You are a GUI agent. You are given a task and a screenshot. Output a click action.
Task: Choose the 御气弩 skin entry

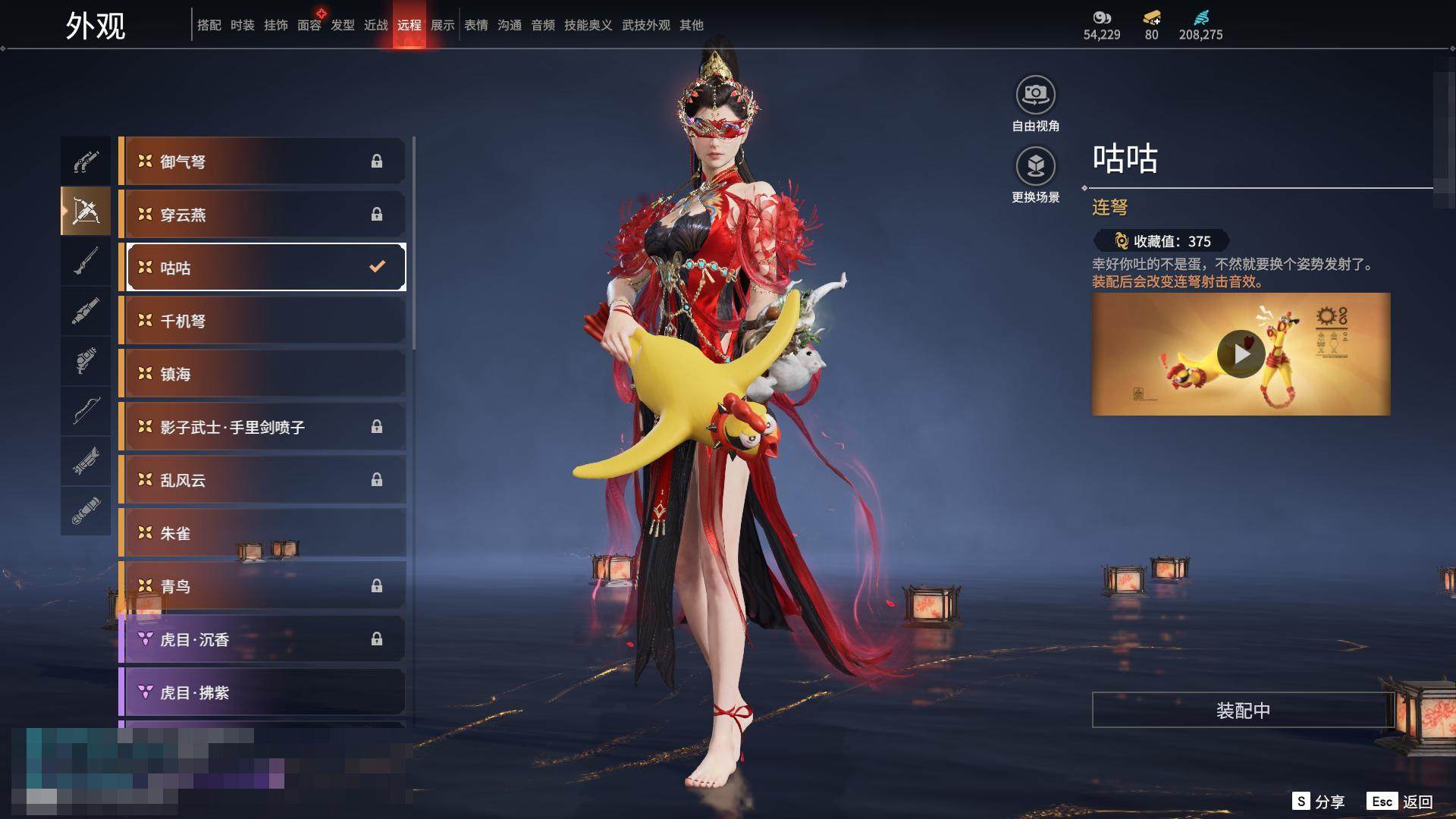(262, 162)
